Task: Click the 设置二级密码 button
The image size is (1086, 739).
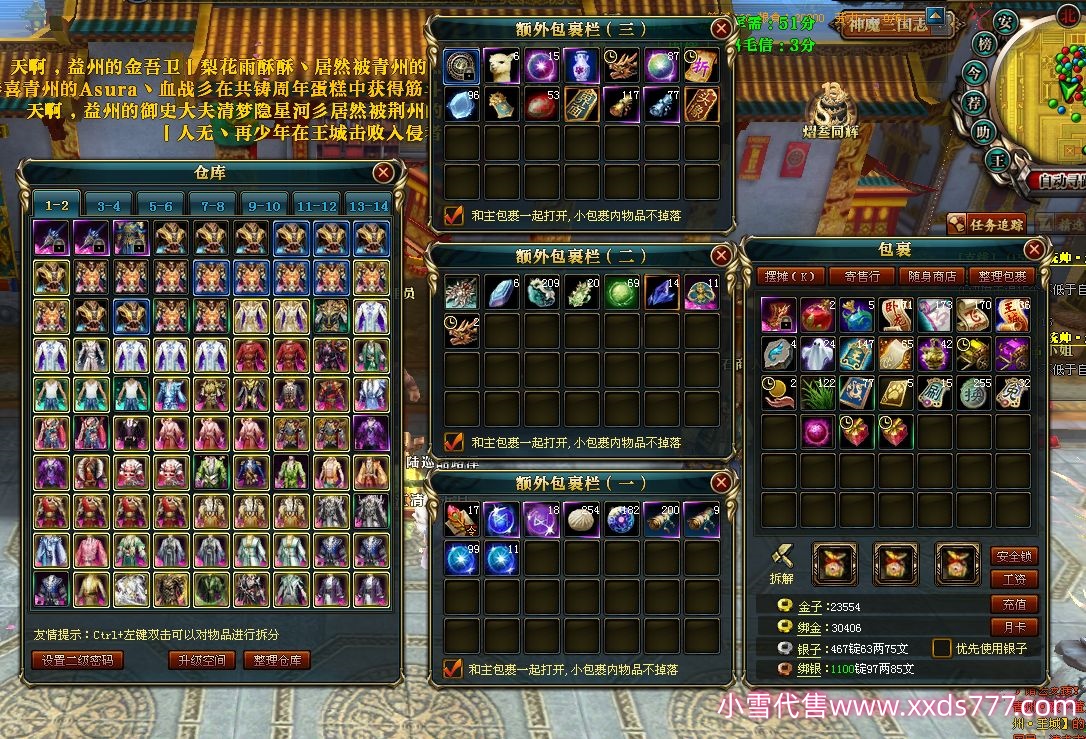Action: (x=78, y=660)
